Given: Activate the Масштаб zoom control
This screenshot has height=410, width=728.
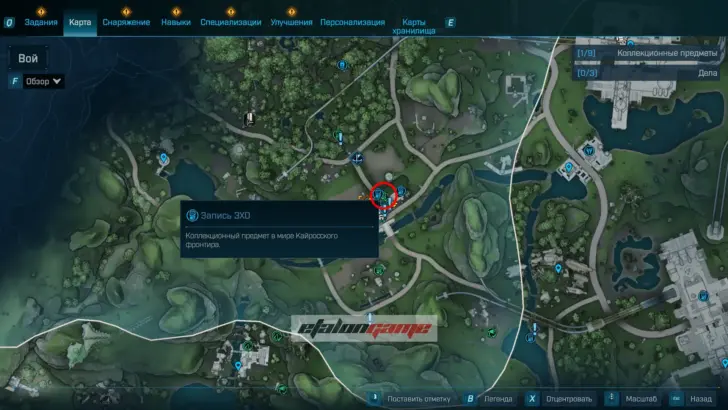Looking at the screenshot, I should coord(635,398).
